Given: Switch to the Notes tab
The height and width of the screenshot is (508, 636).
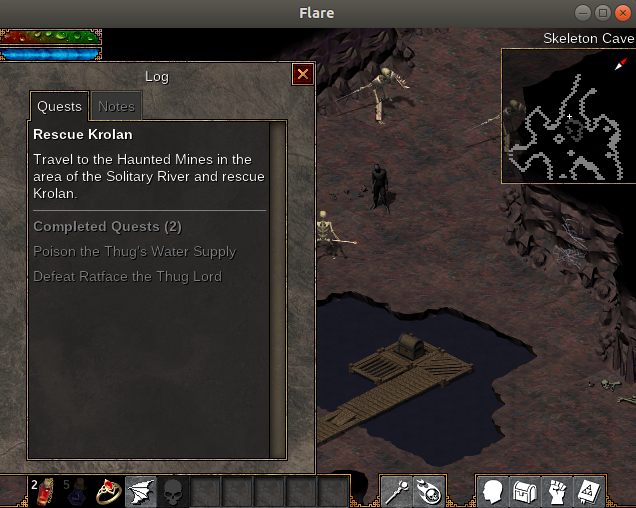Looking at the screenshot, I should 116,106.
